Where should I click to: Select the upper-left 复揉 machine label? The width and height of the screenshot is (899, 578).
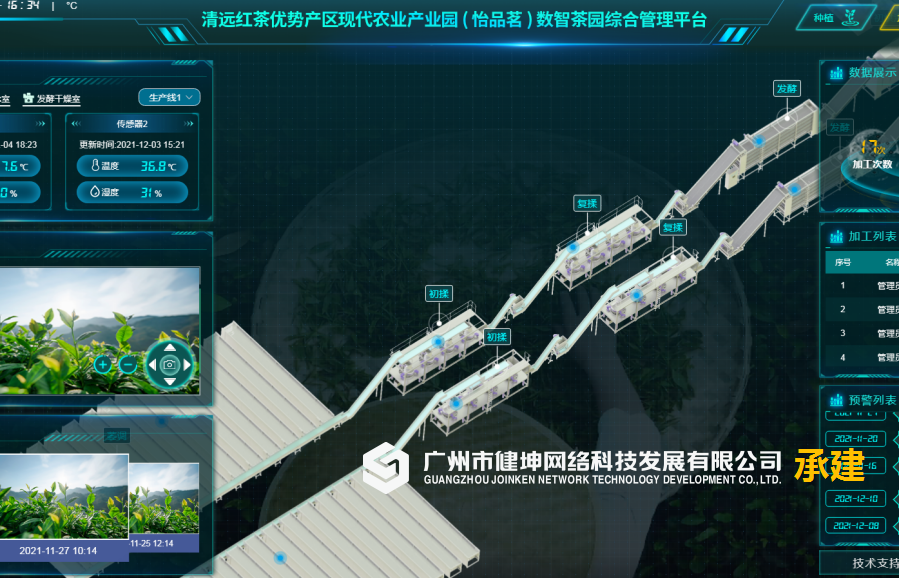pyautogui.click(x=586, y=203)
